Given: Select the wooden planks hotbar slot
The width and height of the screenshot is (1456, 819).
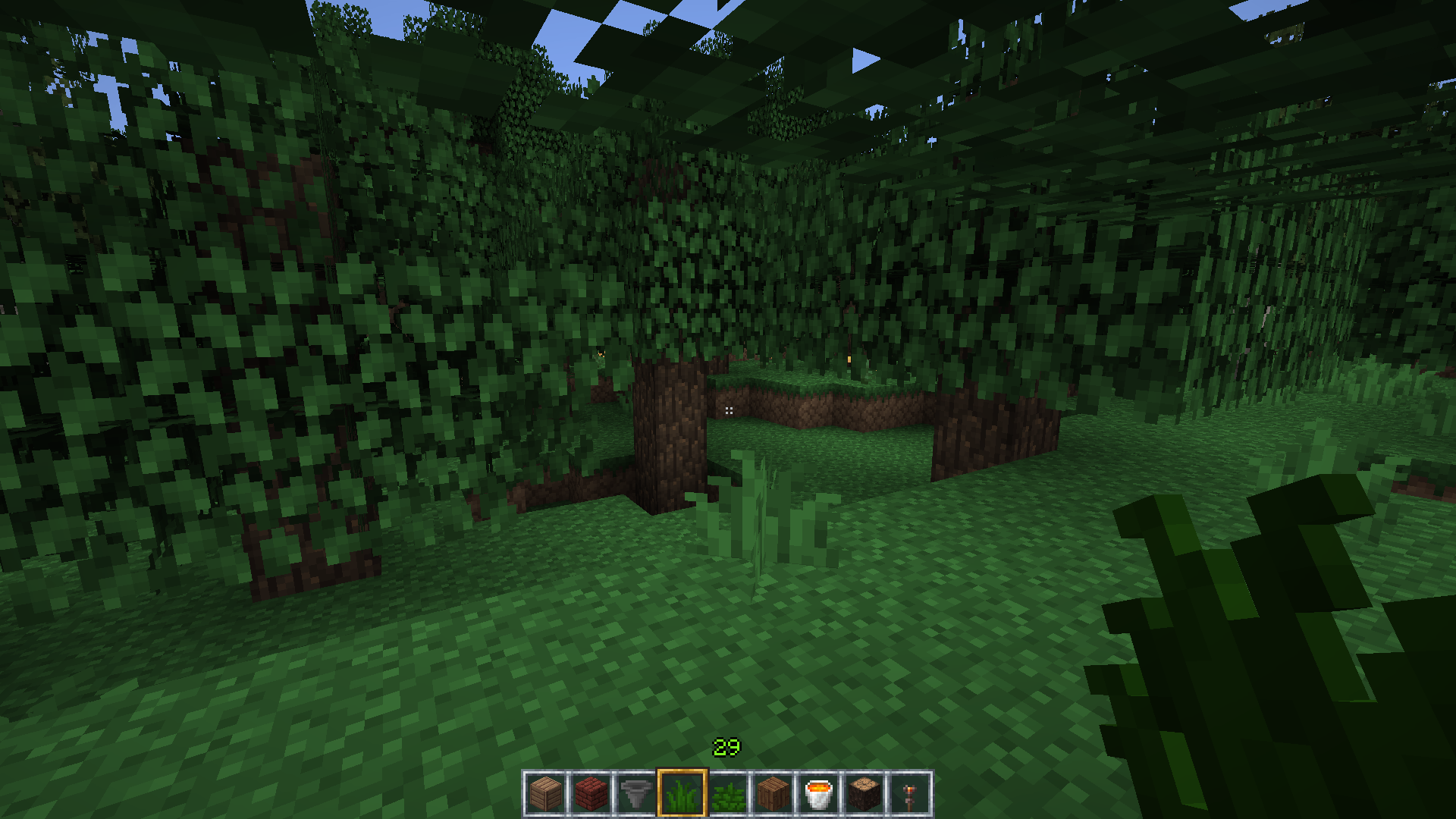Looking at the screenshot, I should (545, 794).
